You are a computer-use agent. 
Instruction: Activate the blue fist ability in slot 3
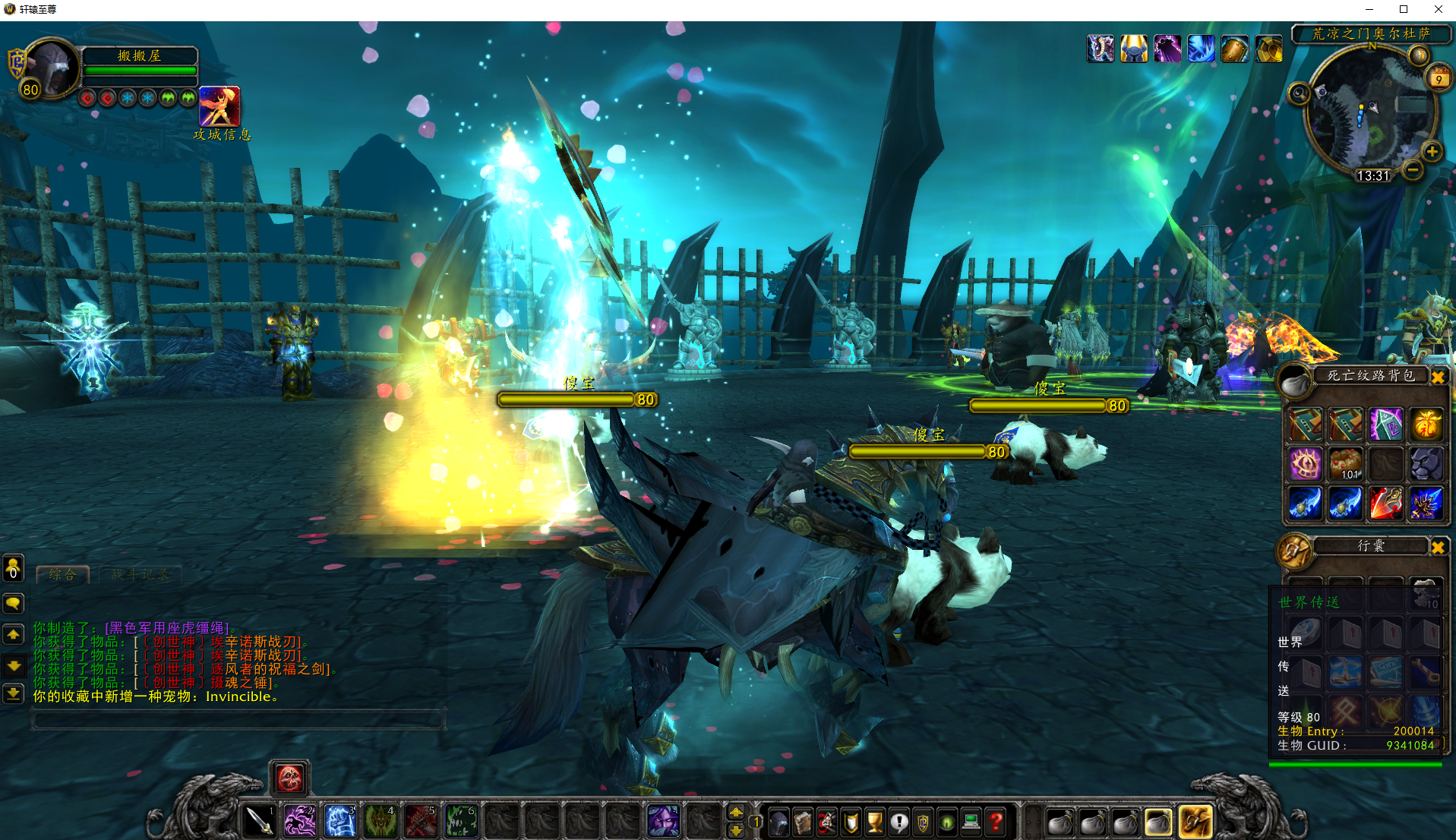(x=340, y=821)
